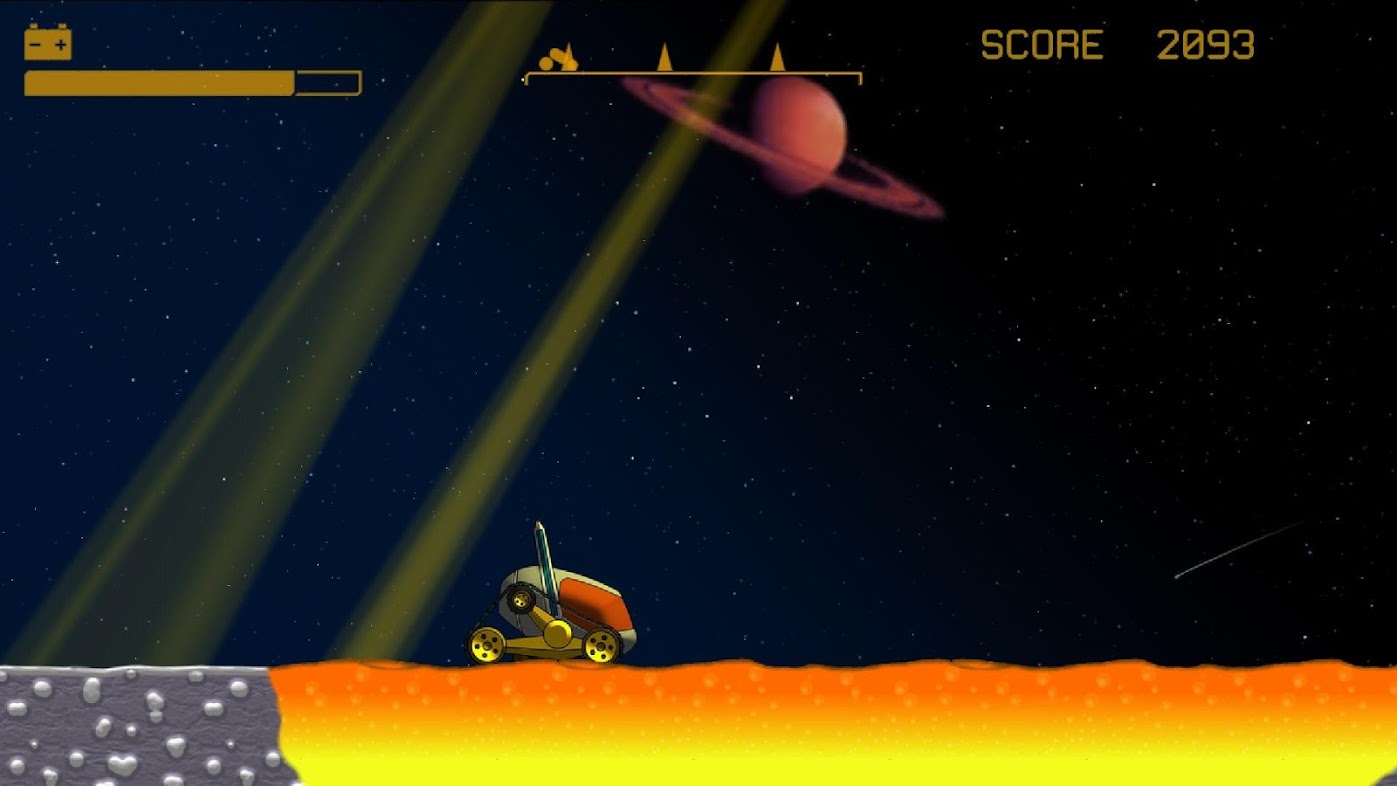Image resolution: width=1397 pixels, height=786 pixels.
Task: Click the battery icon above the energy bar
Action: point(48,43)
